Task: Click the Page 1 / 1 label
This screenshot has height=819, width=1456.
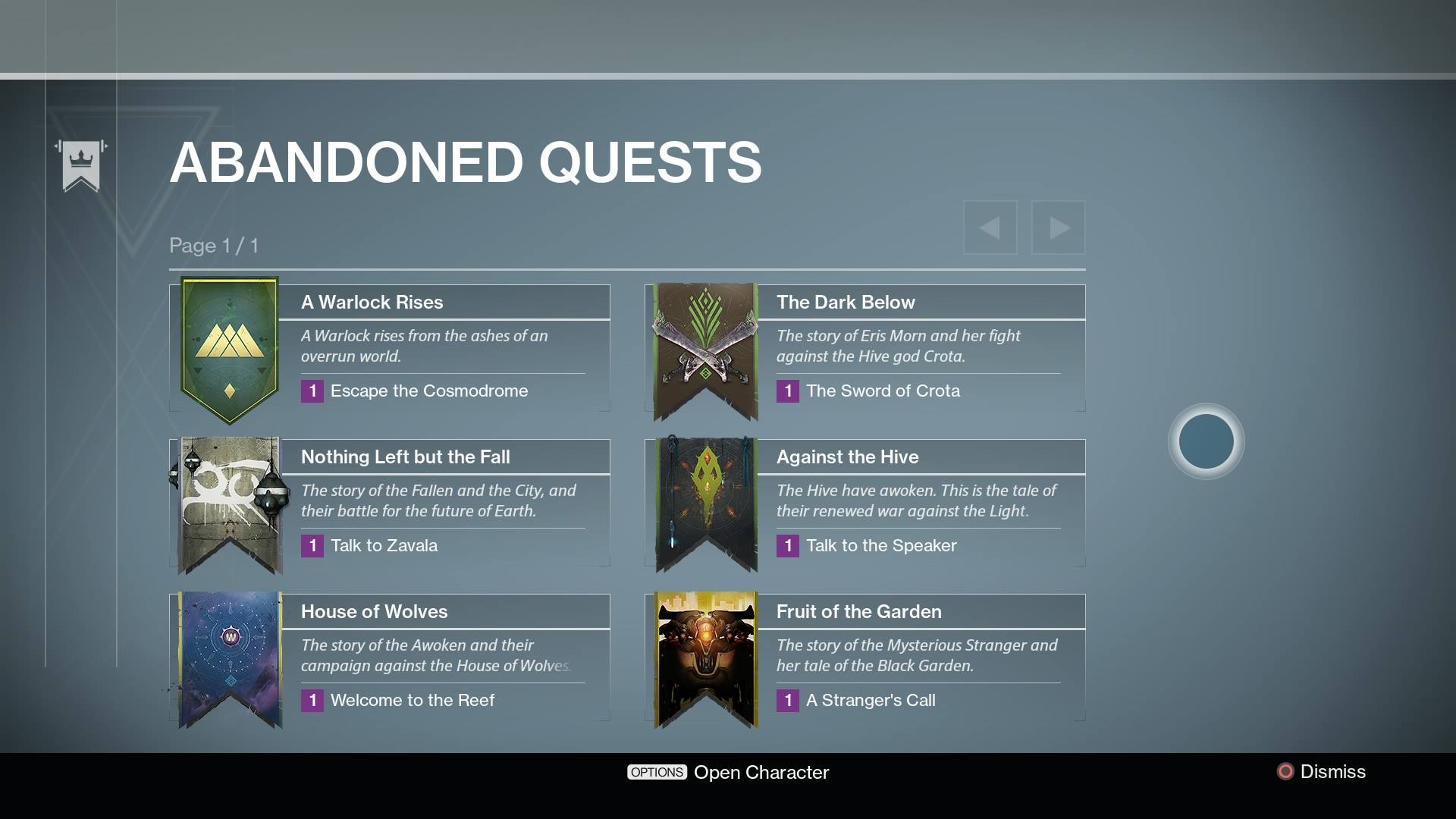Action: (214, 245)
